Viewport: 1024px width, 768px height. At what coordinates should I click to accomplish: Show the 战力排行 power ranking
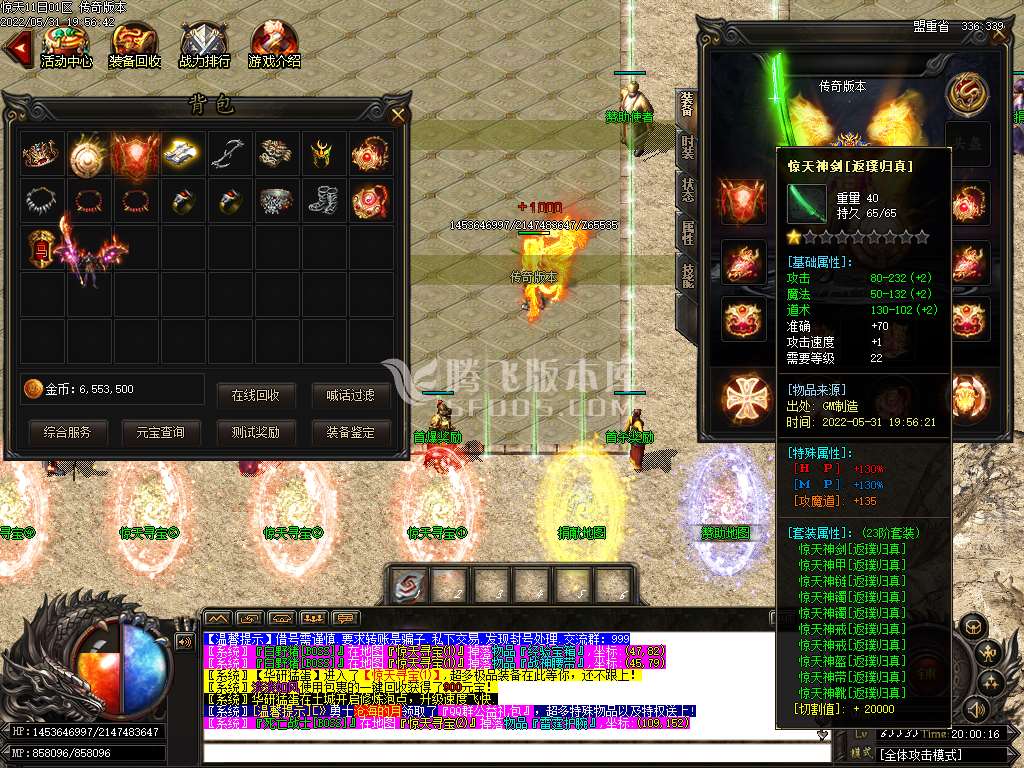click(x=205, y=45)
